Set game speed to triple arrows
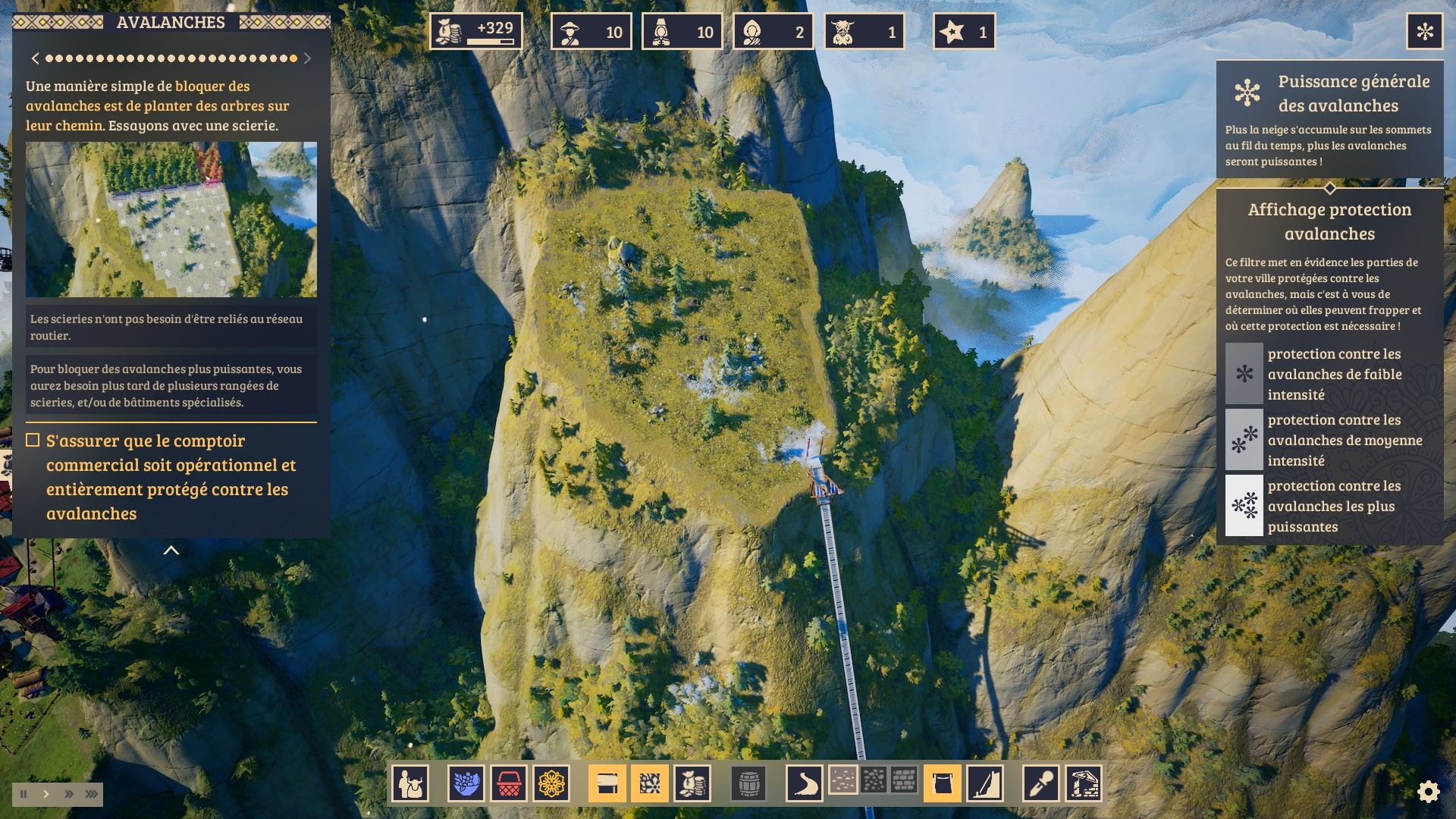Viewport: 1456px width, 819px height. tap(92, 794)
